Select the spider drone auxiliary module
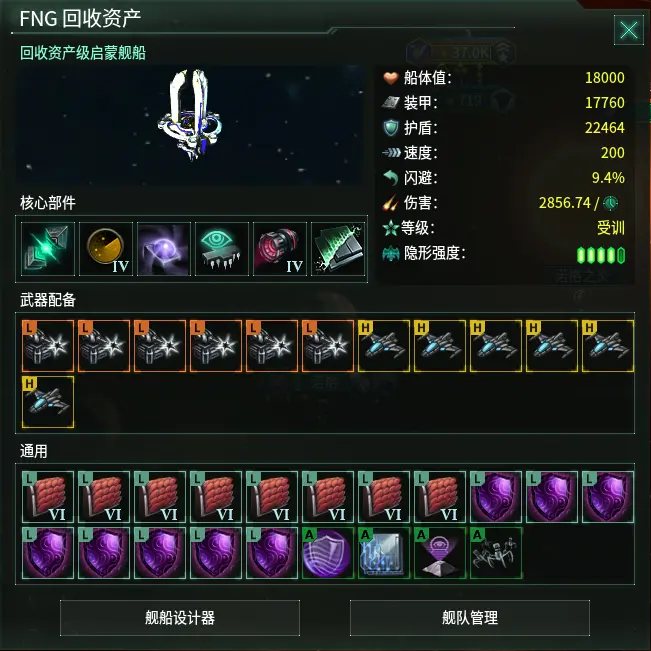This screenshot has width=651, height=651. tap(496, 554)
